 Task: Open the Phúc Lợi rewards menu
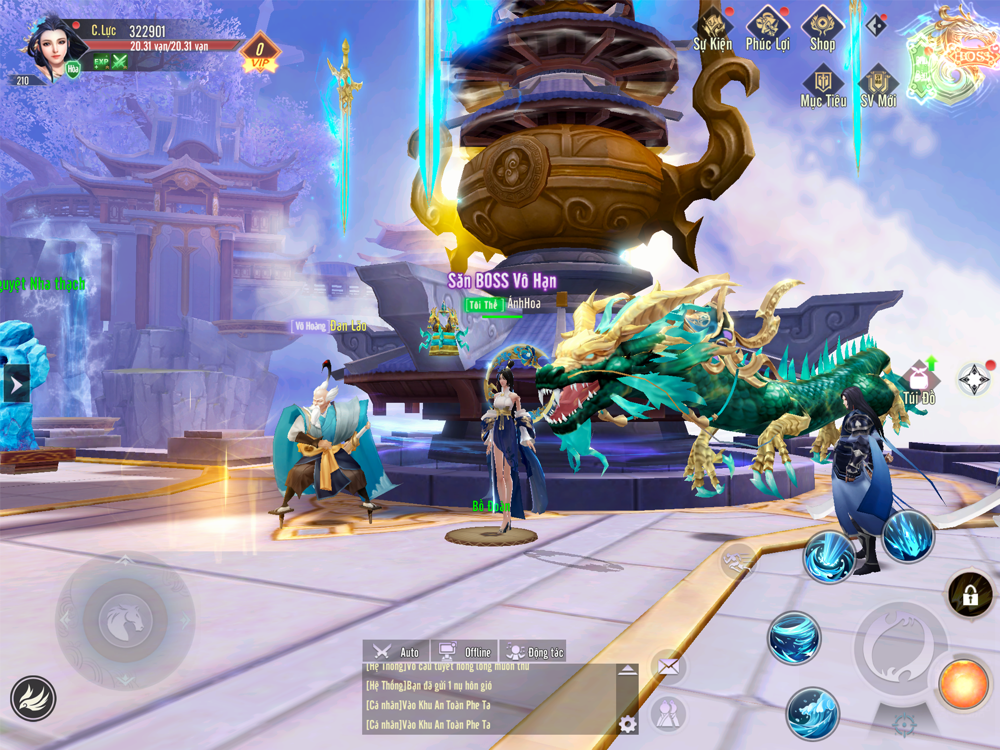tap(767, 27)
